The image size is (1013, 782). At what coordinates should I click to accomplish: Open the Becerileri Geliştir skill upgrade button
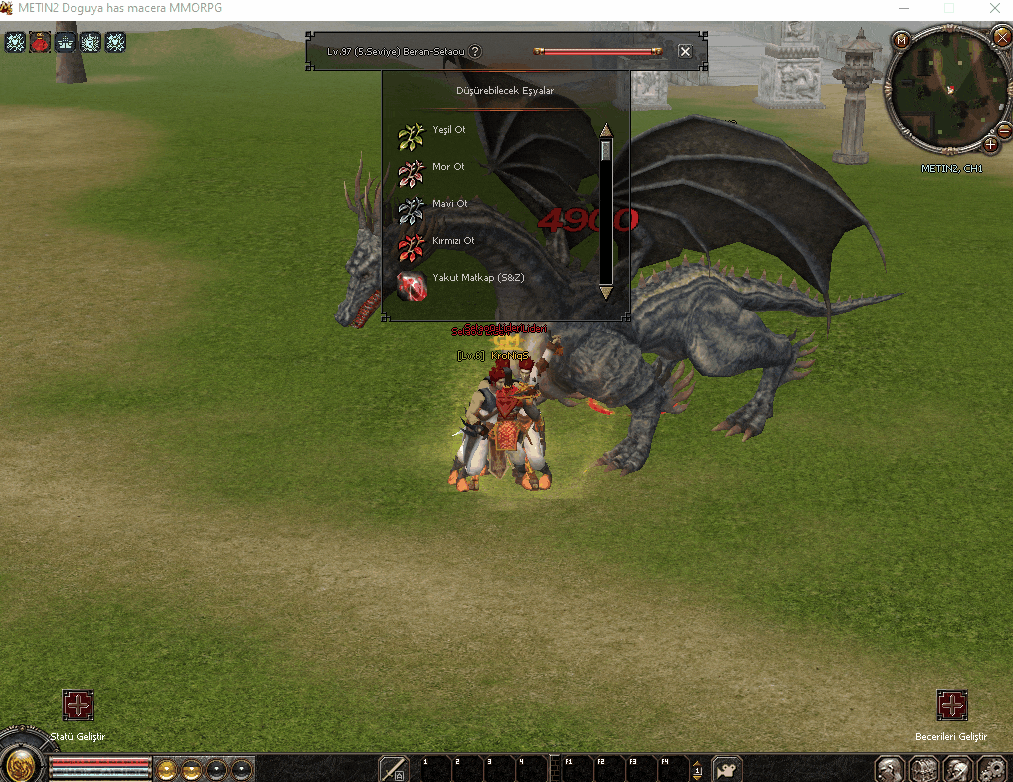point(951,705)
